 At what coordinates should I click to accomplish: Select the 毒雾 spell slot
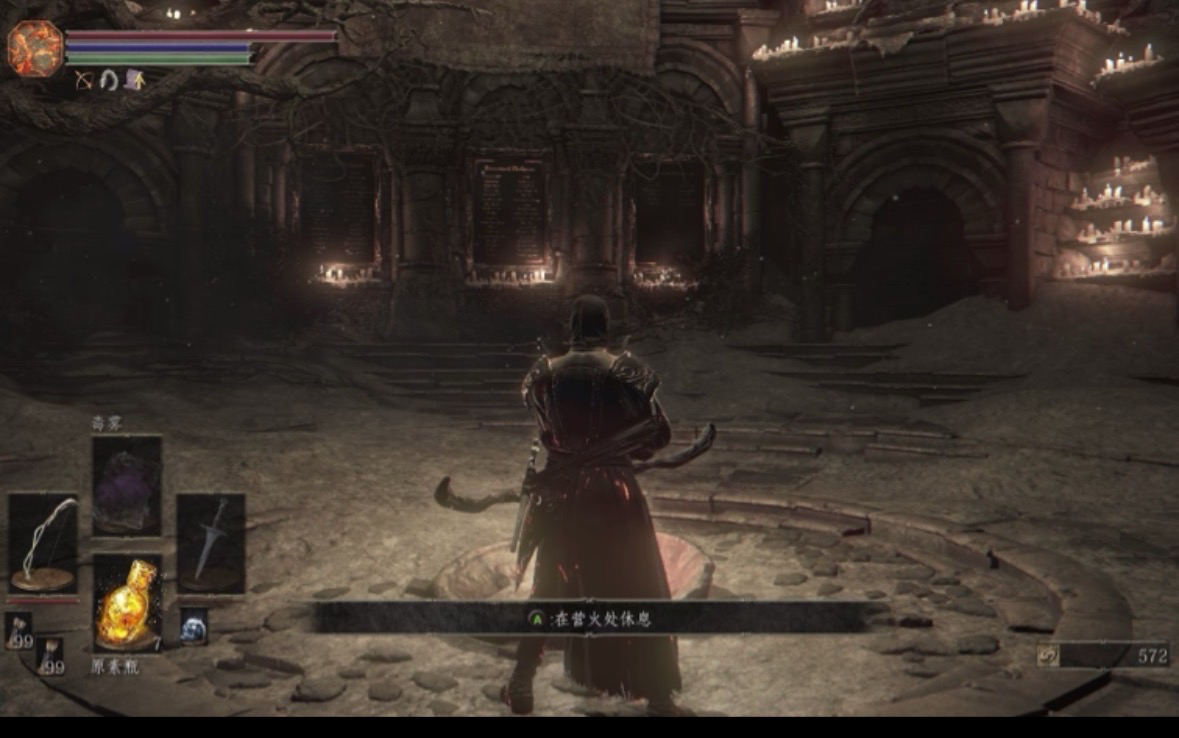[127, 486]
